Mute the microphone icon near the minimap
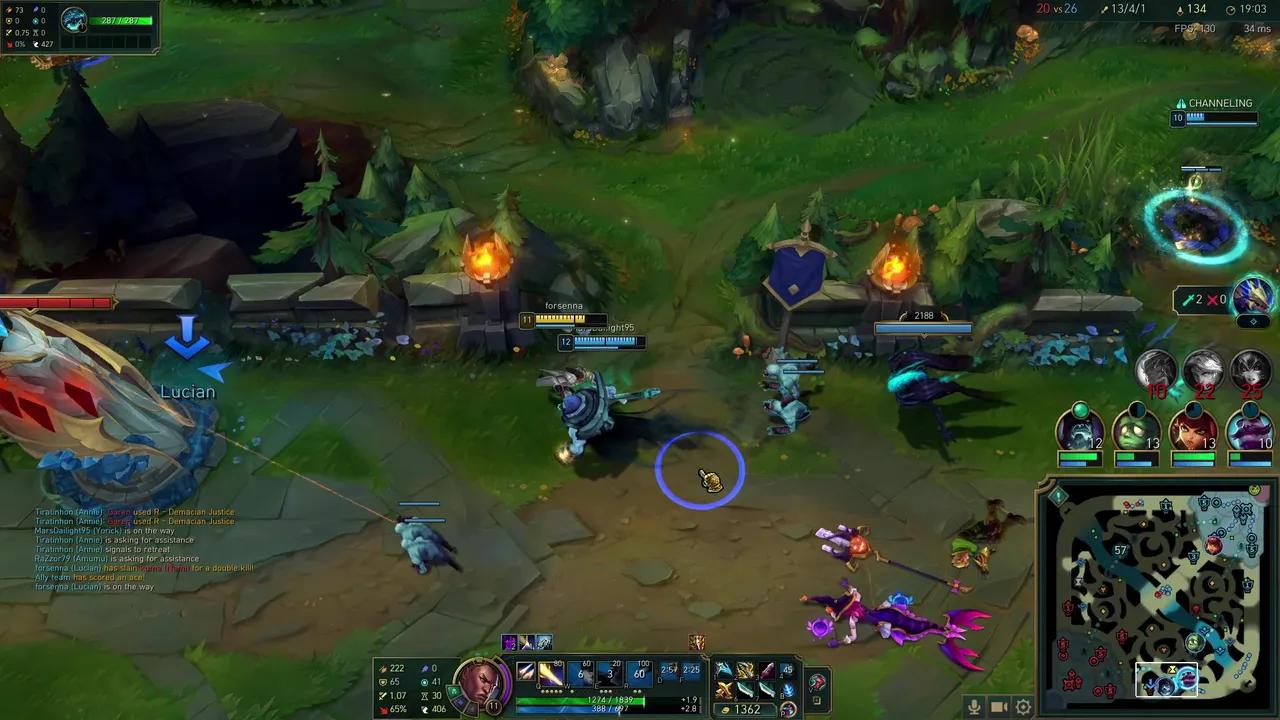 [974, 707]
